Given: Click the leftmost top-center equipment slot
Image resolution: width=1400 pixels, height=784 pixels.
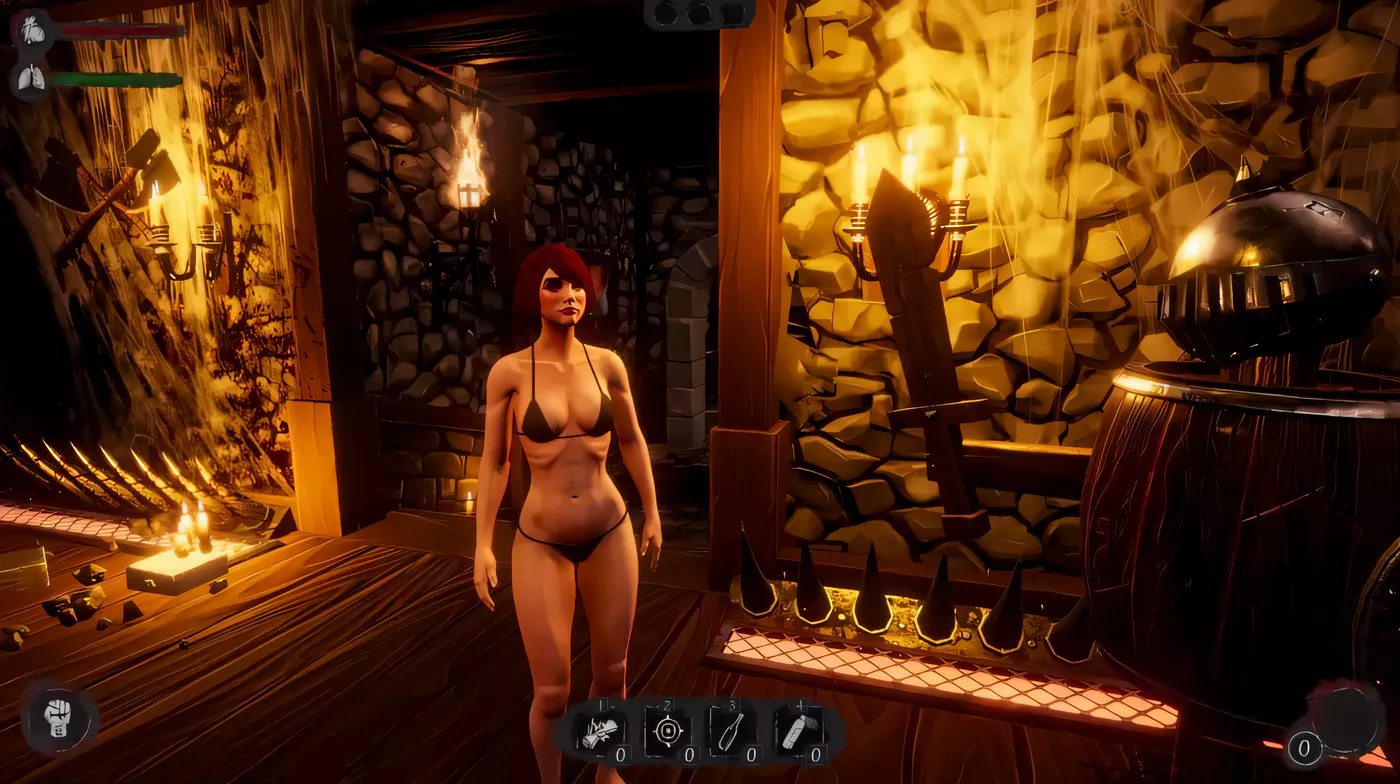Looking at the screenshot, I should 665,15.
